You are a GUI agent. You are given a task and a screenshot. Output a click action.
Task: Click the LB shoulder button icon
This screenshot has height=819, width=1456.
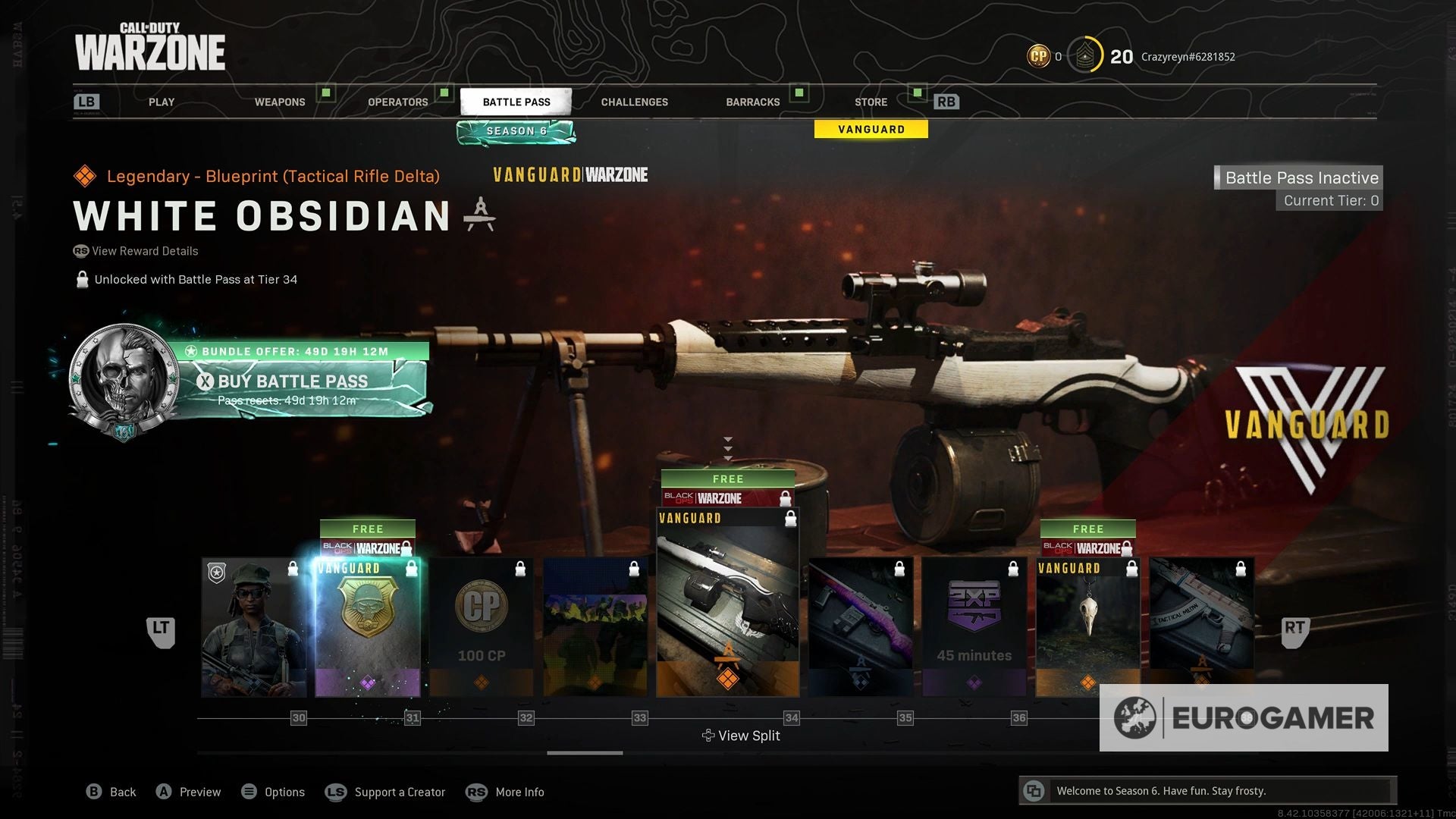pyautogui.click(x=86, y=101)
